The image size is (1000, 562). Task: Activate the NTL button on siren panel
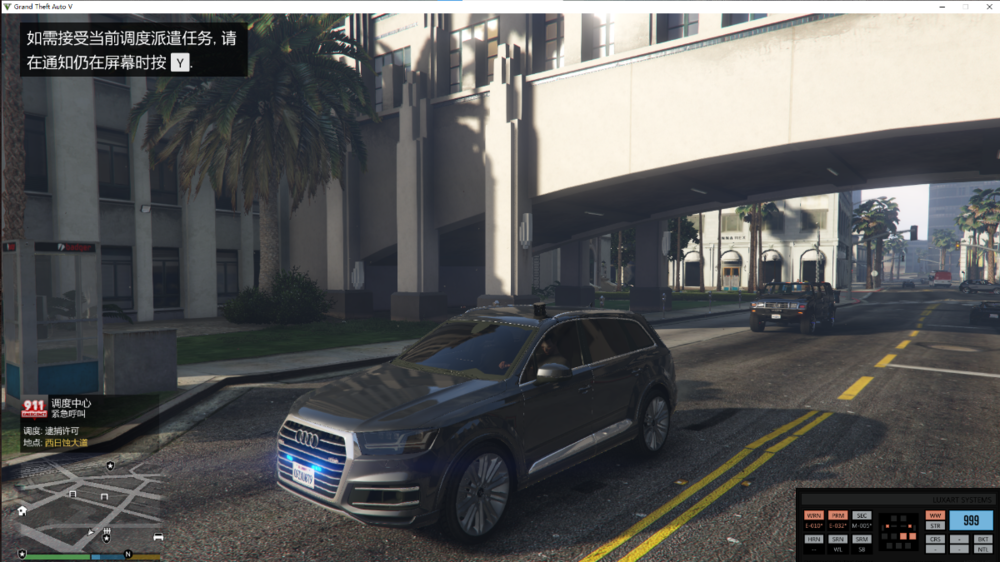coord(983,549)
